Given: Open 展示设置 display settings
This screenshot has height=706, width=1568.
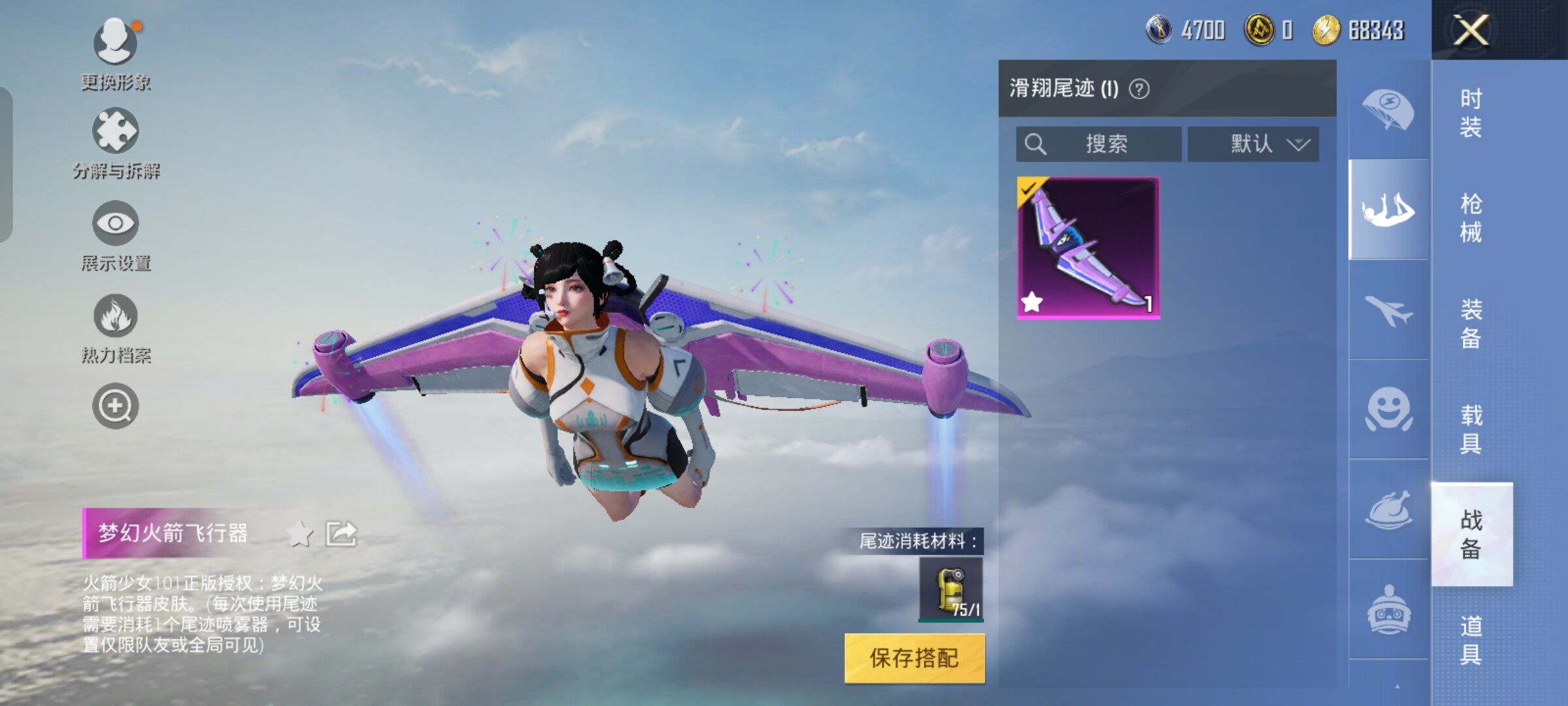Looking at the screenshot, I should [x=116, y=235].
